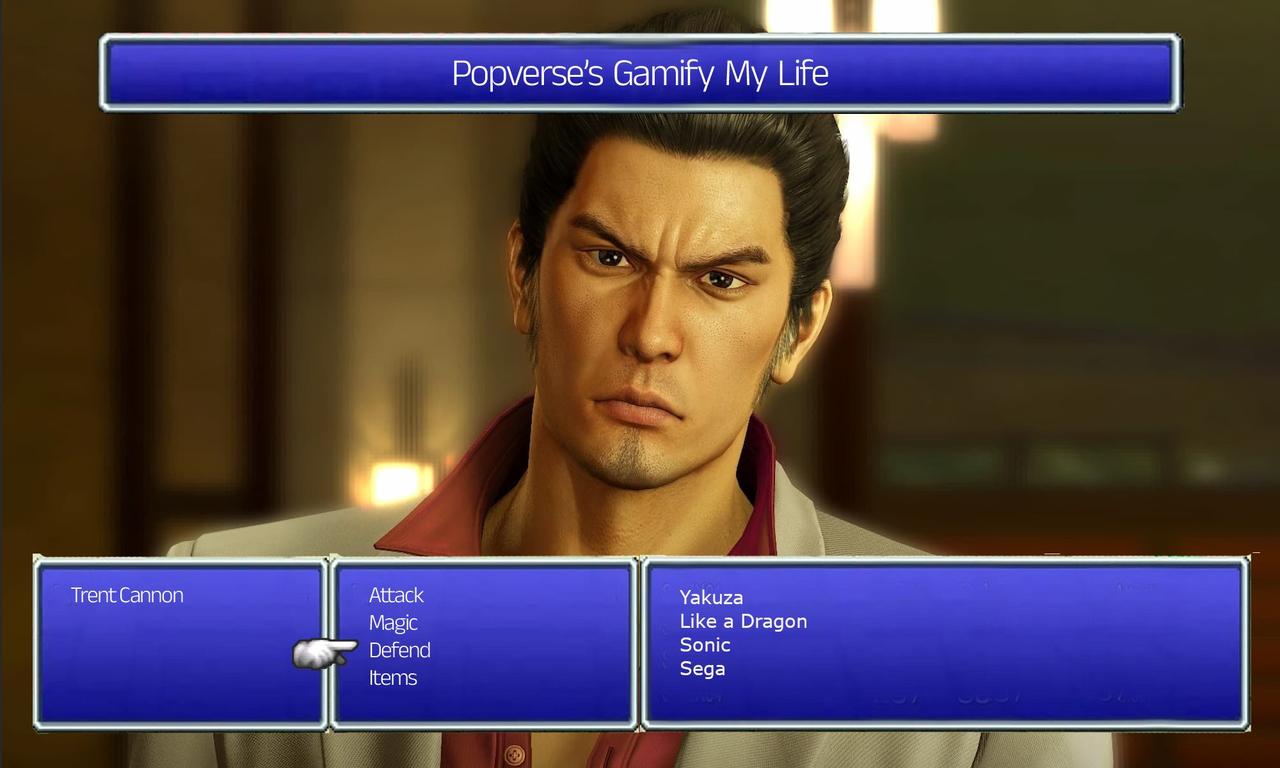The width and height of the screenshot is (1280, 768).
Task: Select Sega at the bottom of the list
Action: pos(701,668)
